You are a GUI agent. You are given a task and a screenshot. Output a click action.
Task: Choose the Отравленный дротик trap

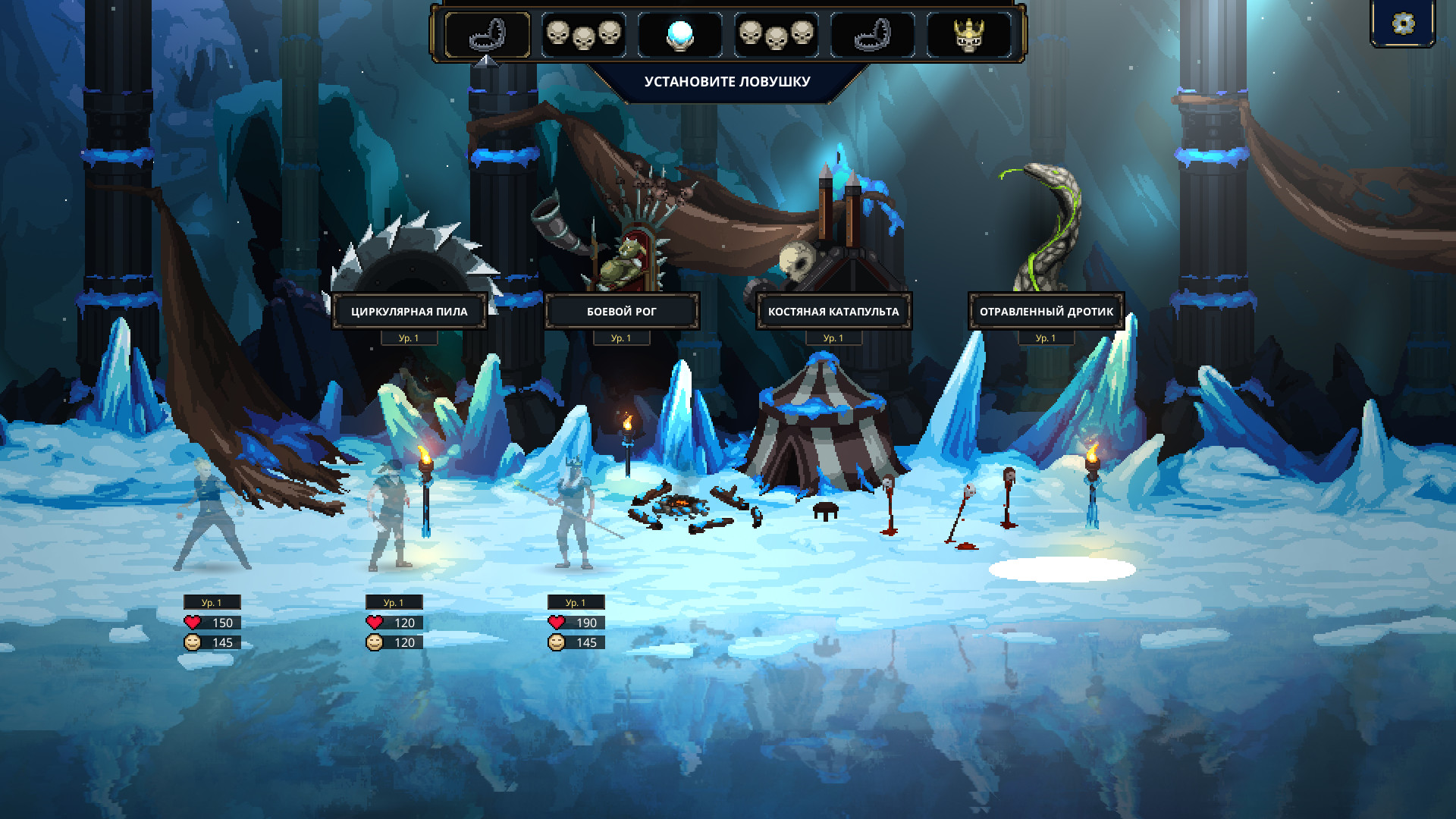pyautogui.click(x=1046, y=311)
